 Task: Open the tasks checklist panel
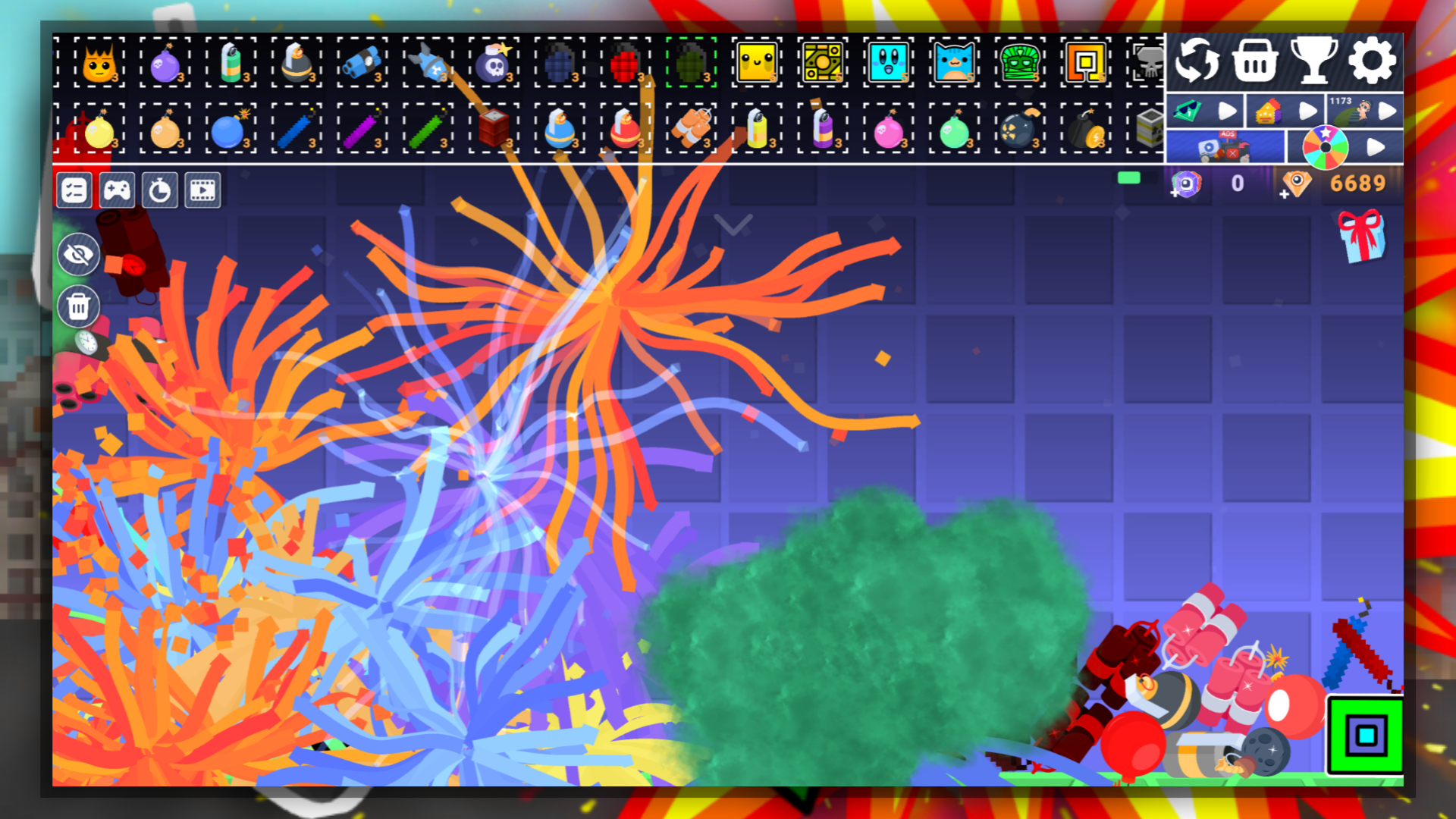click(x=76, y=190)
